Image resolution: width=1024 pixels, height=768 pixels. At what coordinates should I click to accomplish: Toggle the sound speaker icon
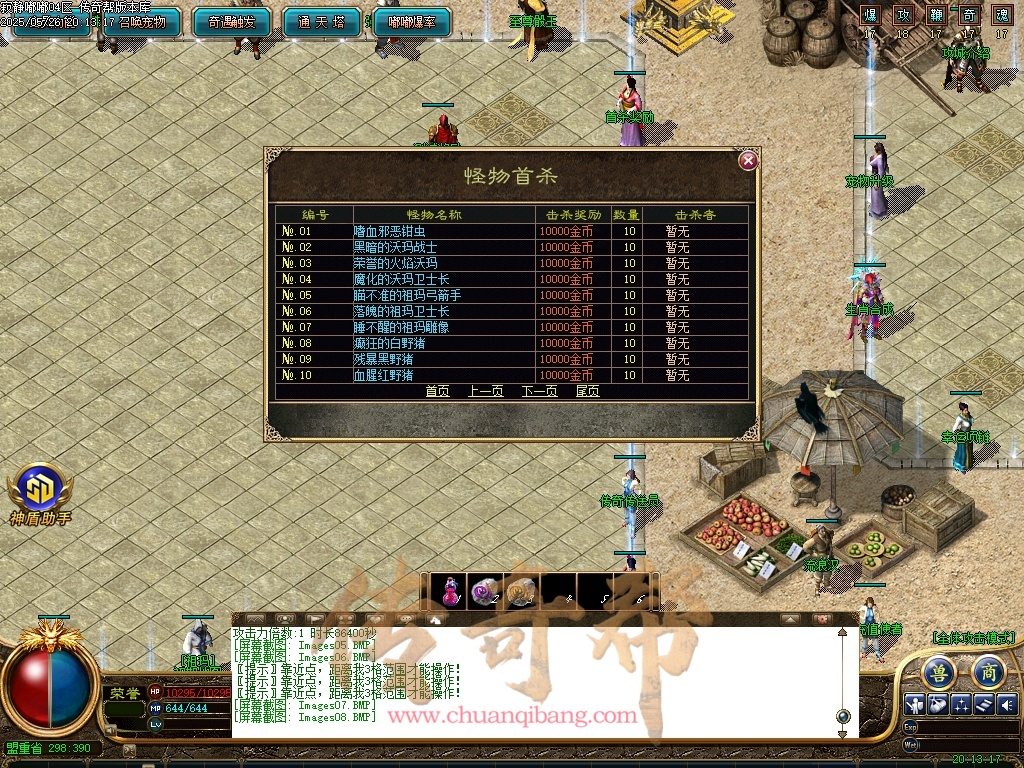click(1006, 703)
